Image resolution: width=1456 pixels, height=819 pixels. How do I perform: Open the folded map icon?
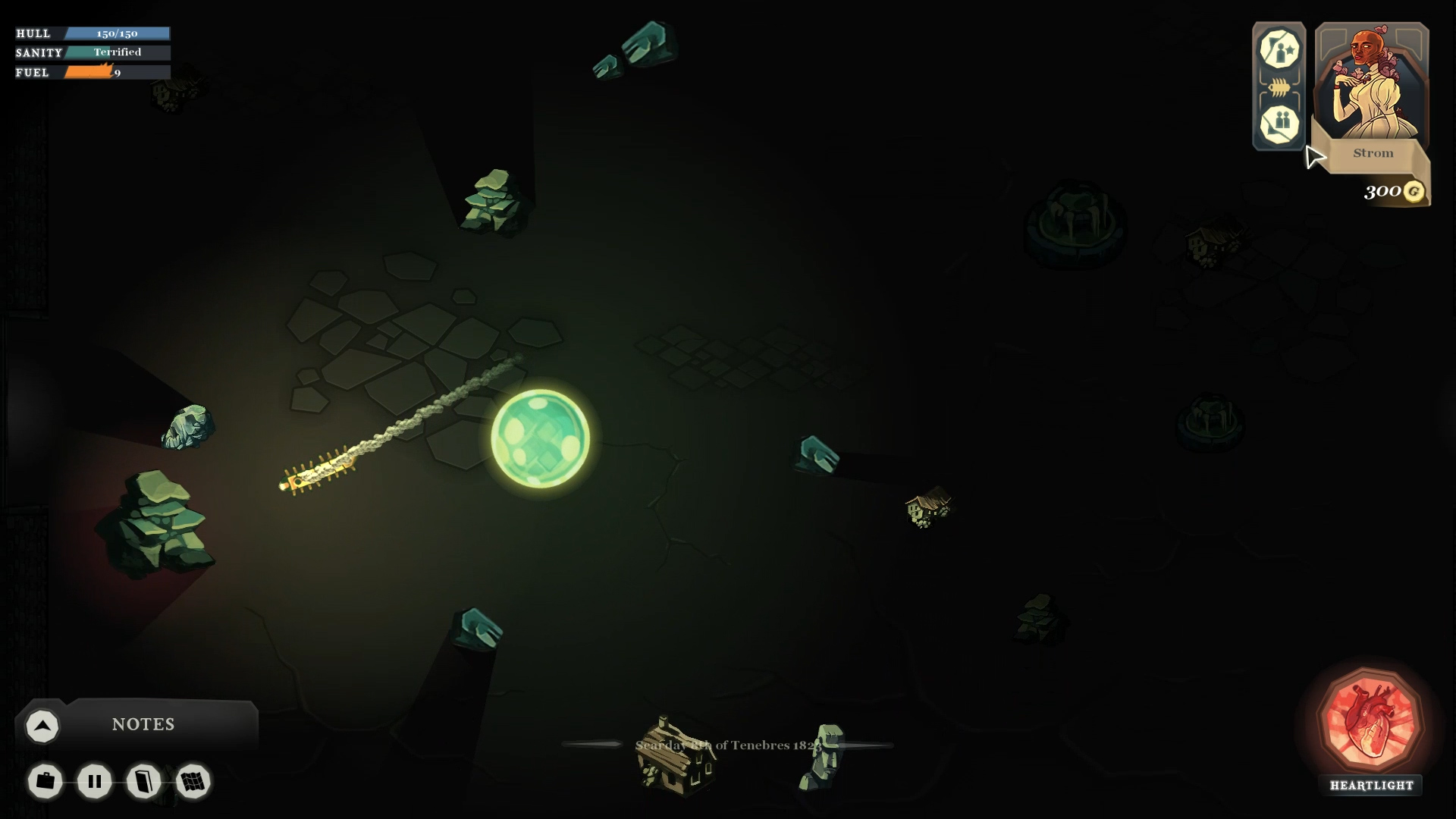193,781
